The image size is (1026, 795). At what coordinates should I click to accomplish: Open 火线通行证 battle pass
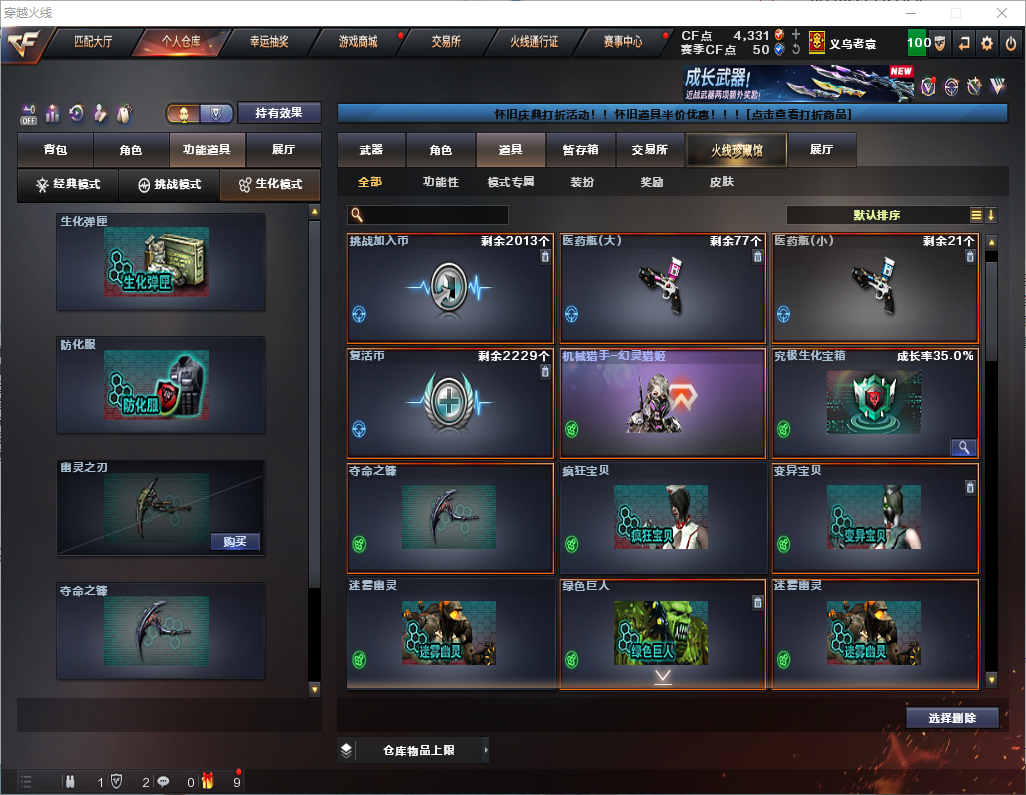(534, 42)
